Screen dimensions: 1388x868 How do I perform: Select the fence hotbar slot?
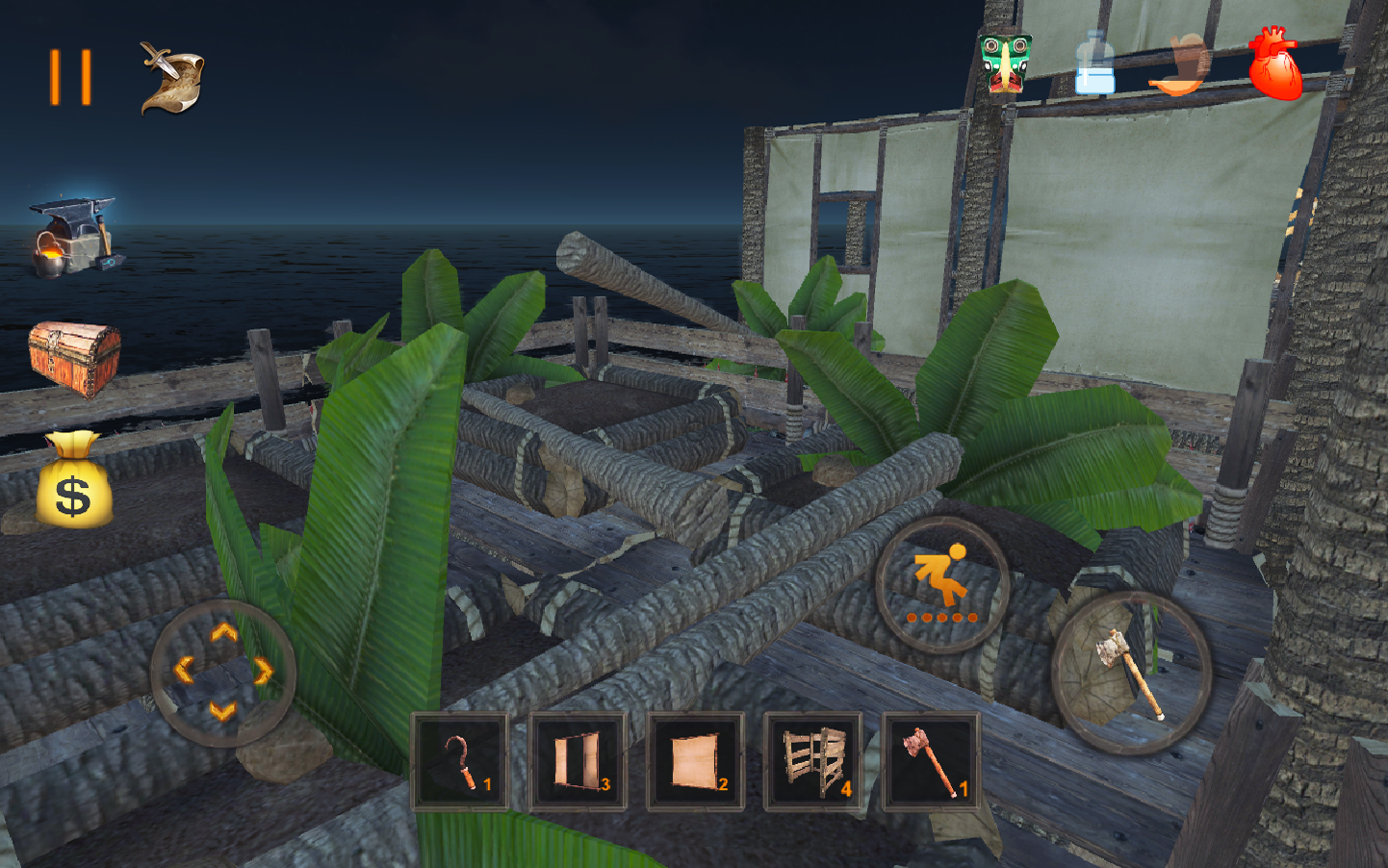click(813, 760)
